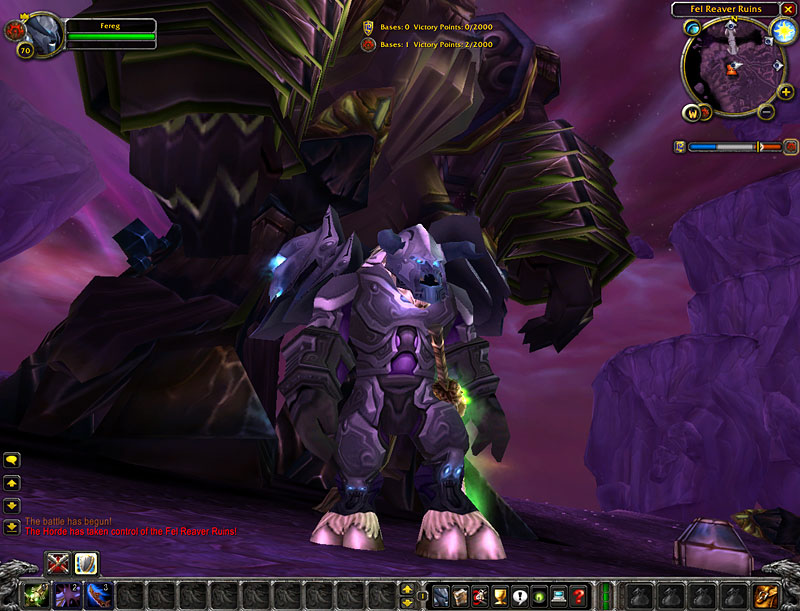Viewport: 800px width, 611px height.
Task: Open the quest log exclamation mark button
Action: click(x=519, y=596)
